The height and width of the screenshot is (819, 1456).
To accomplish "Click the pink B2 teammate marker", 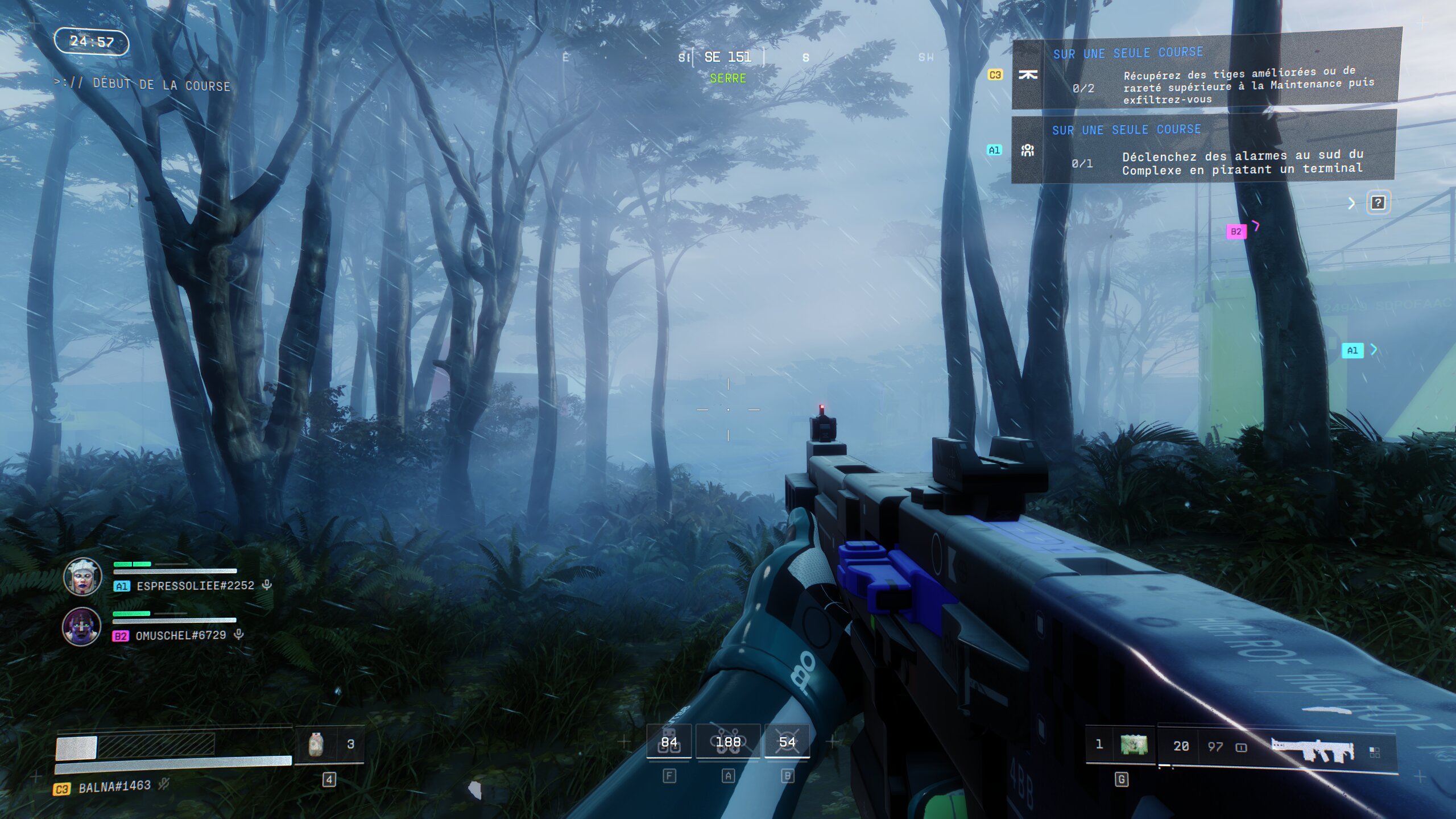I will (1235, 231).
